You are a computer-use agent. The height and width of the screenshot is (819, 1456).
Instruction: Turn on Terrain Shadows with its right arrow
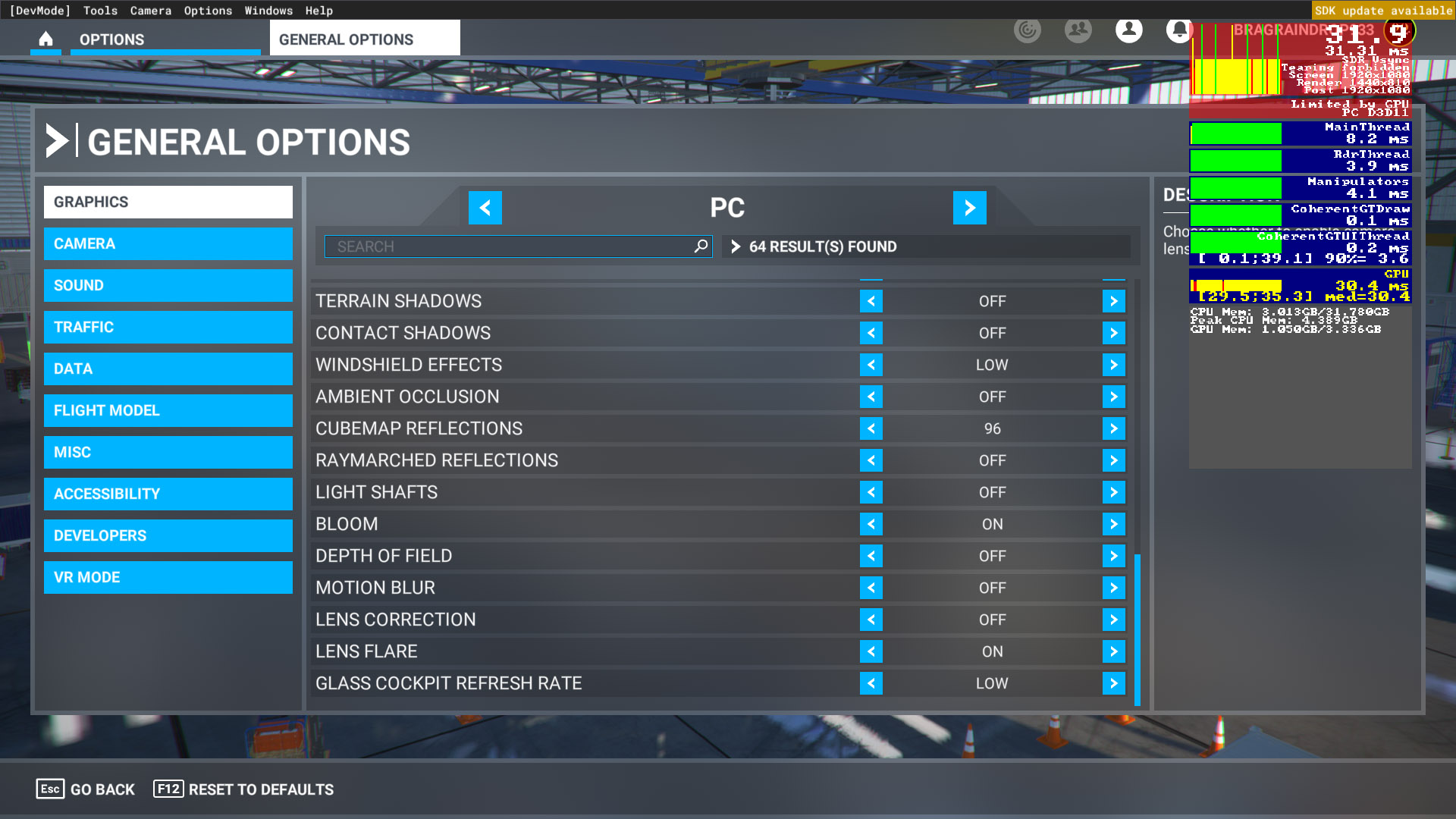click(x=1113, y=301)
